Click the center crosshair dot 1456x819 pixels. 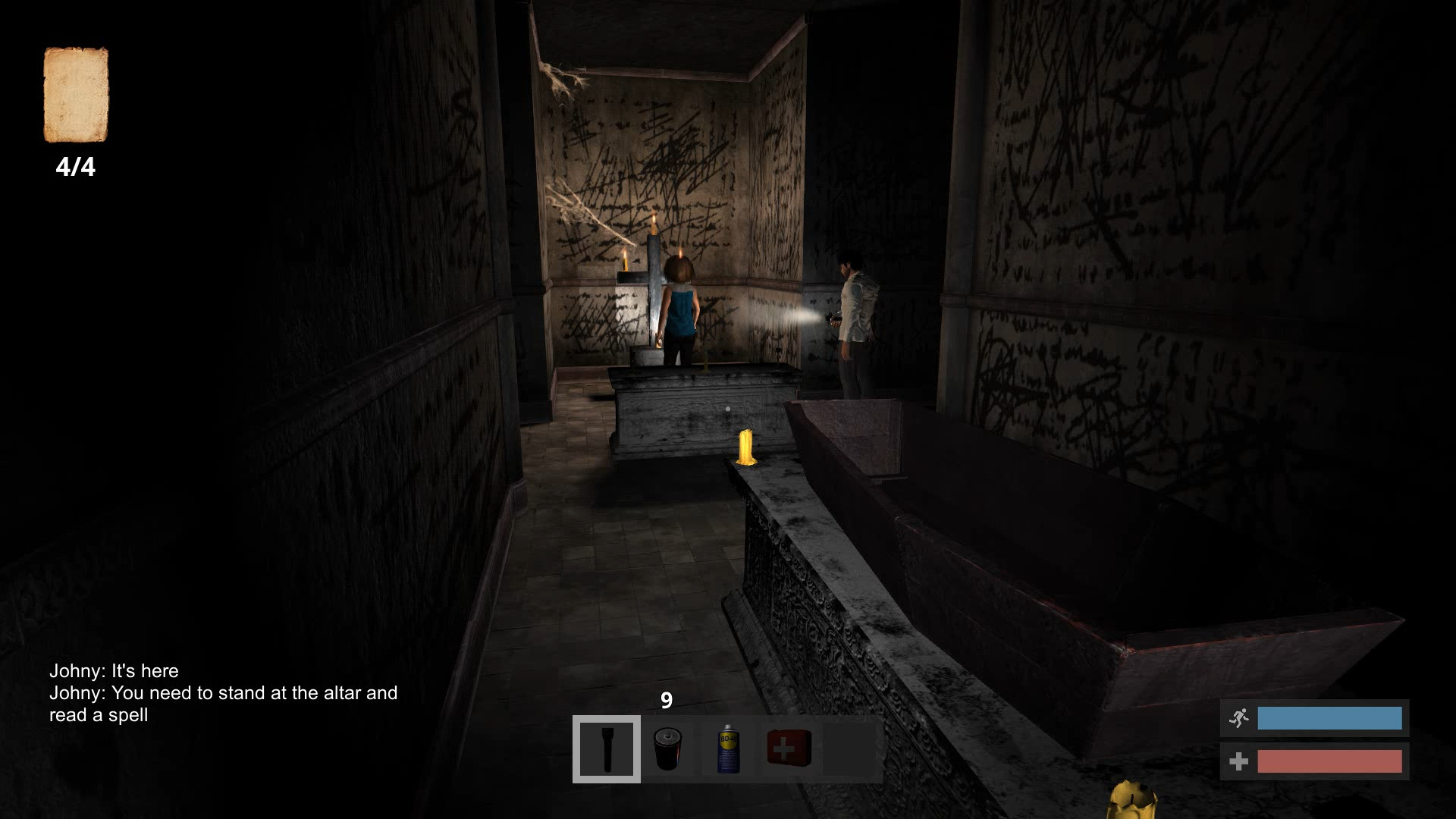728,408
